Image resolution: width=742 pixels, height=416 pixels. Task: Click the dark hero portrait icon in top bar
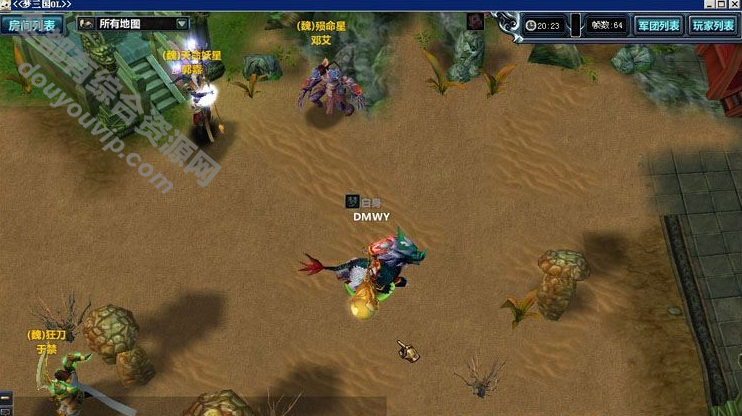473,21
